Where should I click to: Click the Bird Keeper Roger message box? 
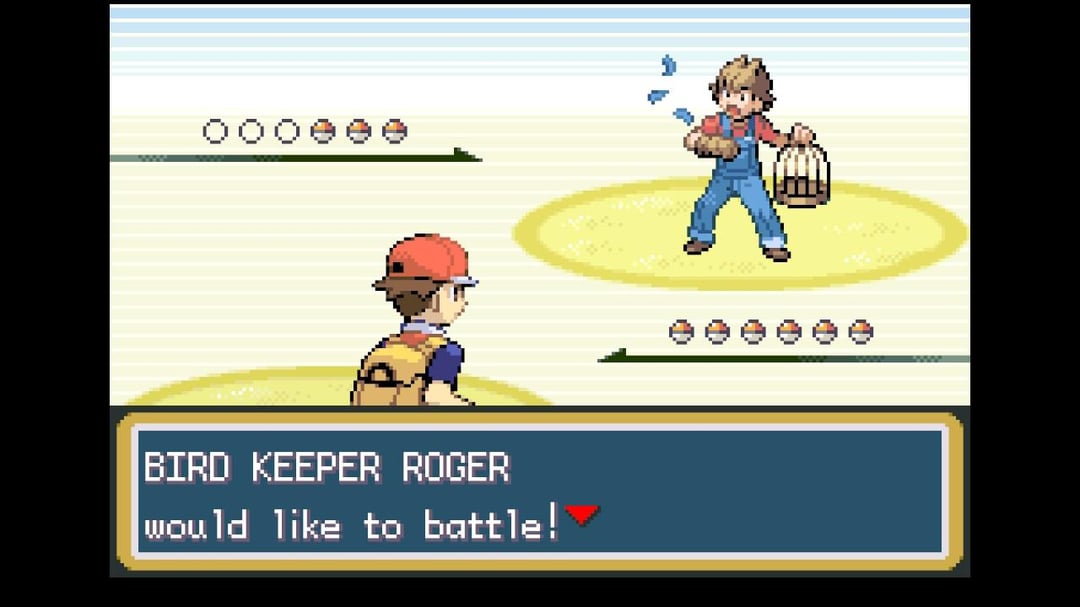coord(540,491)
